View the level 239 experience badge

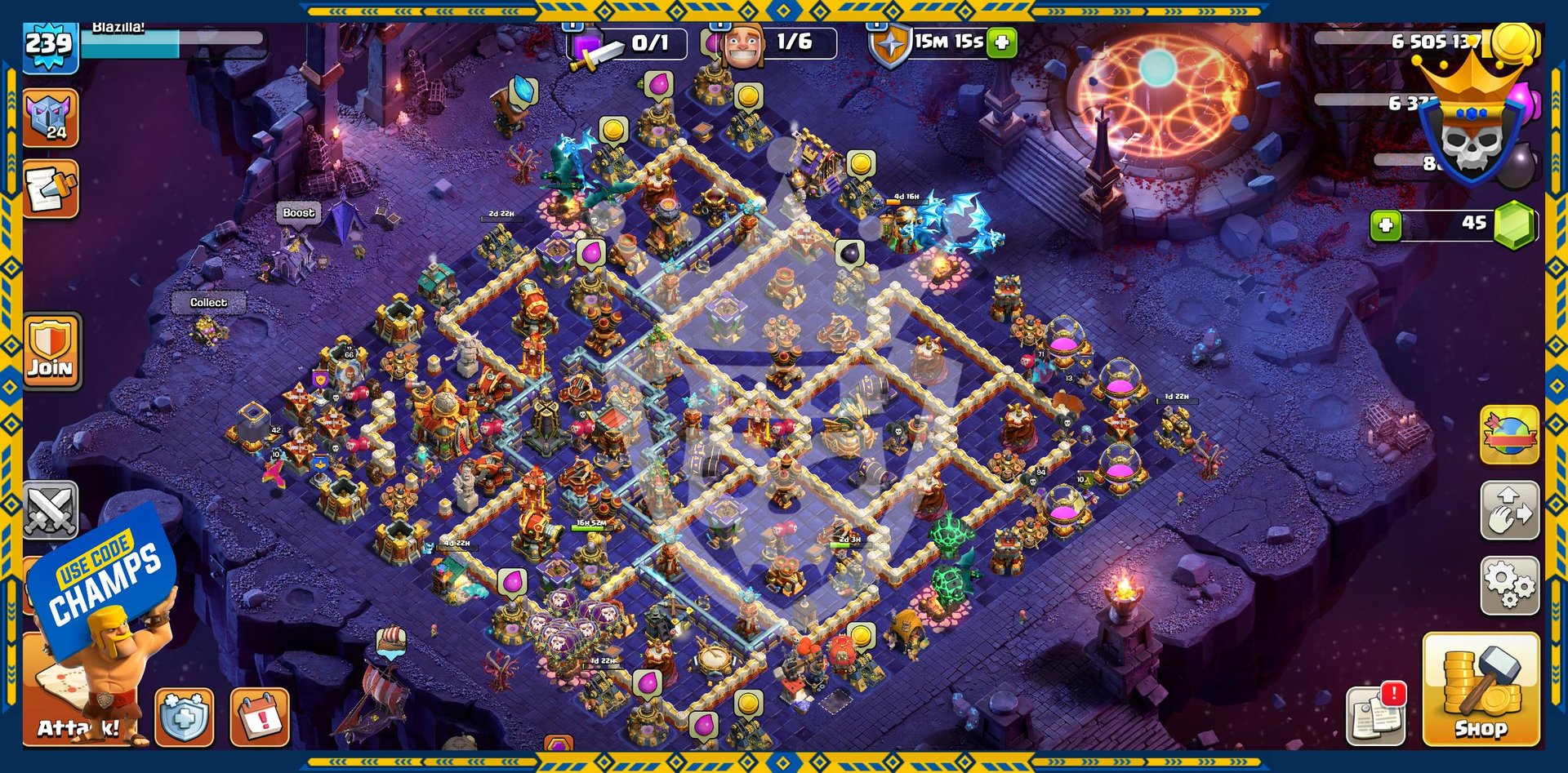(49, 44)
